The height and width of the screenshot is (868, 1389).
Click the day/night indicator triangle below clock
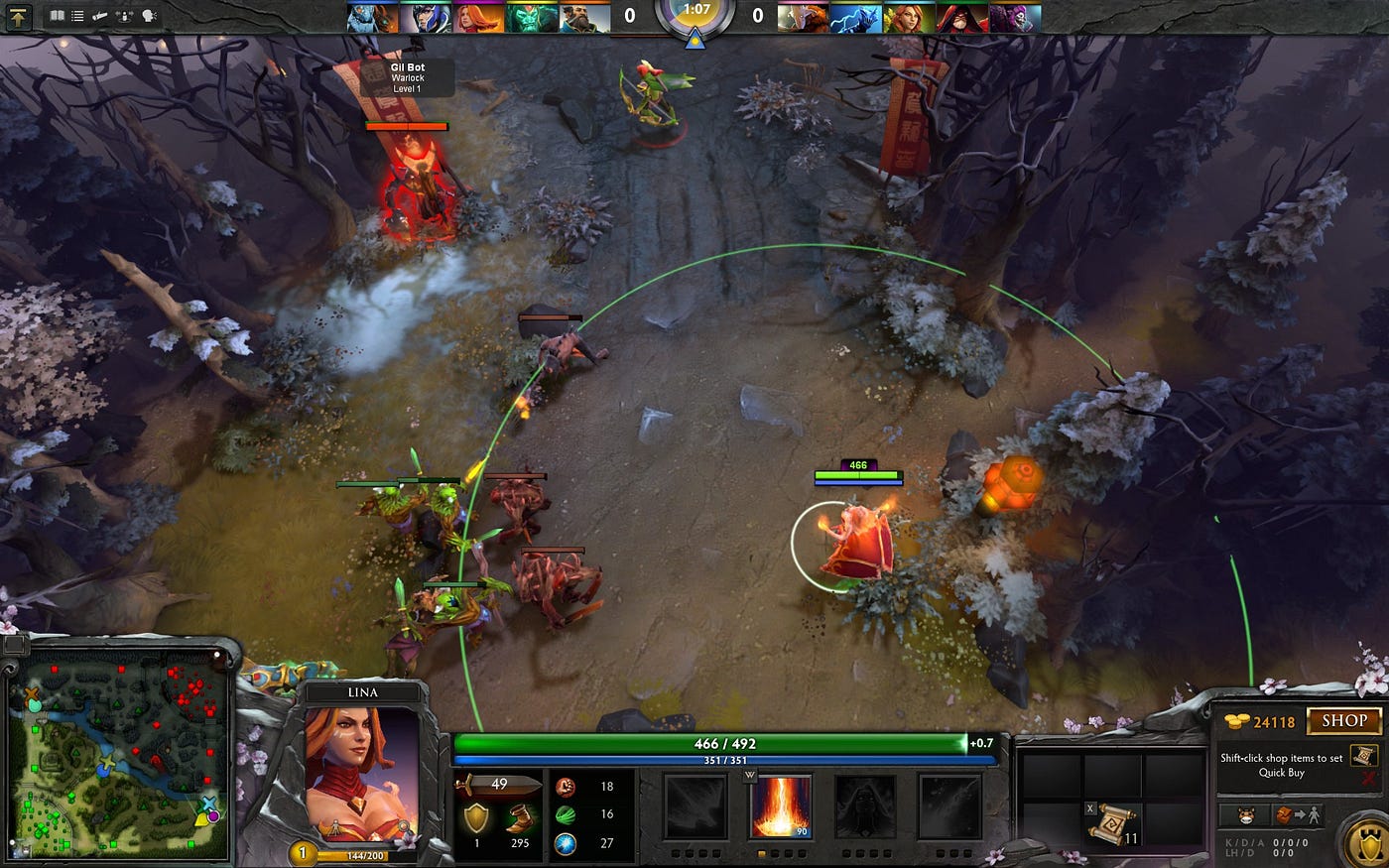tap(695, 41)
